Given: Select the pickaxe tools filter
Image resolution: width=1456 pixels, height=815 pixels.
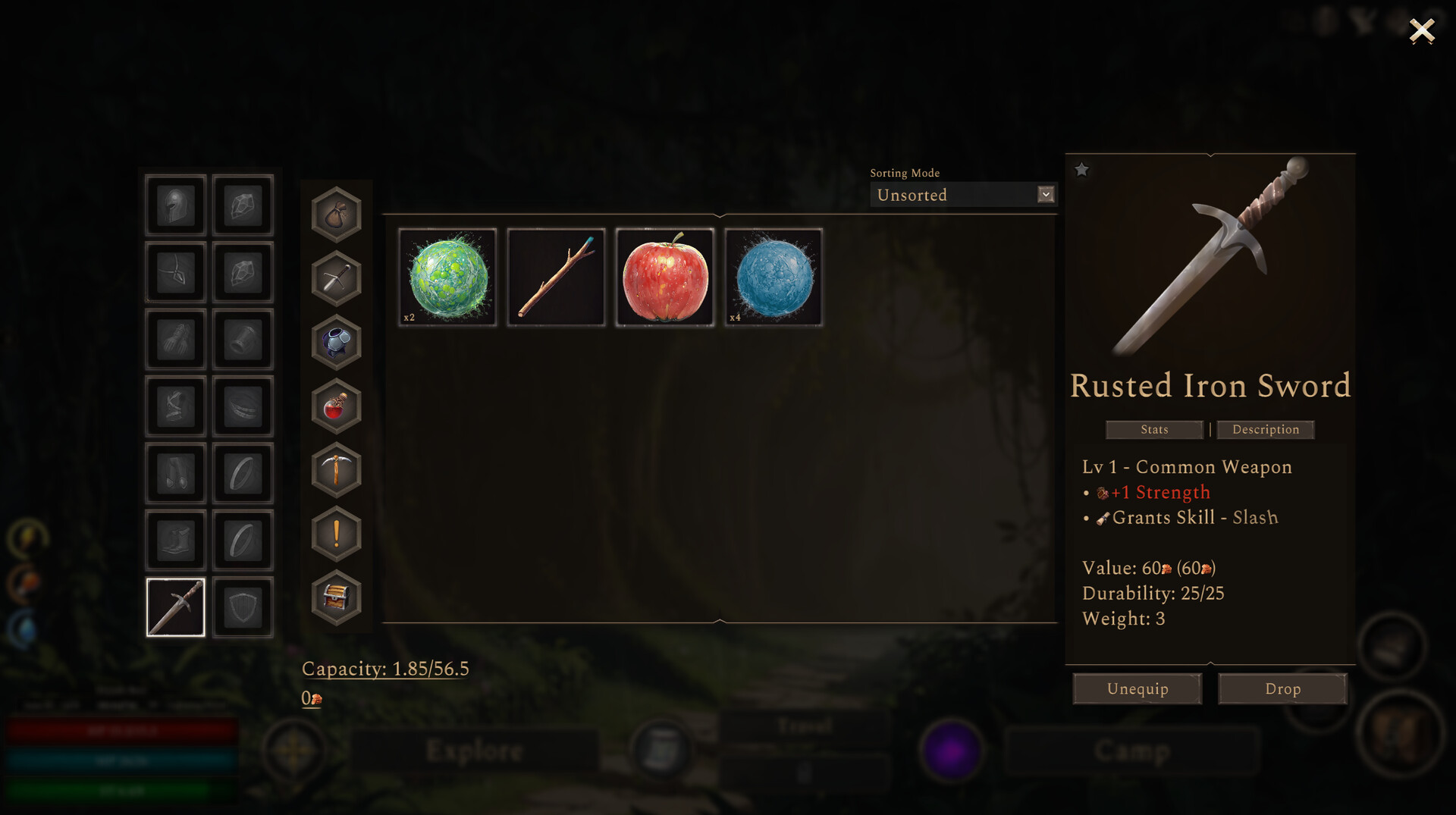Looking at the screenshot, I should (x=336, y=470).
